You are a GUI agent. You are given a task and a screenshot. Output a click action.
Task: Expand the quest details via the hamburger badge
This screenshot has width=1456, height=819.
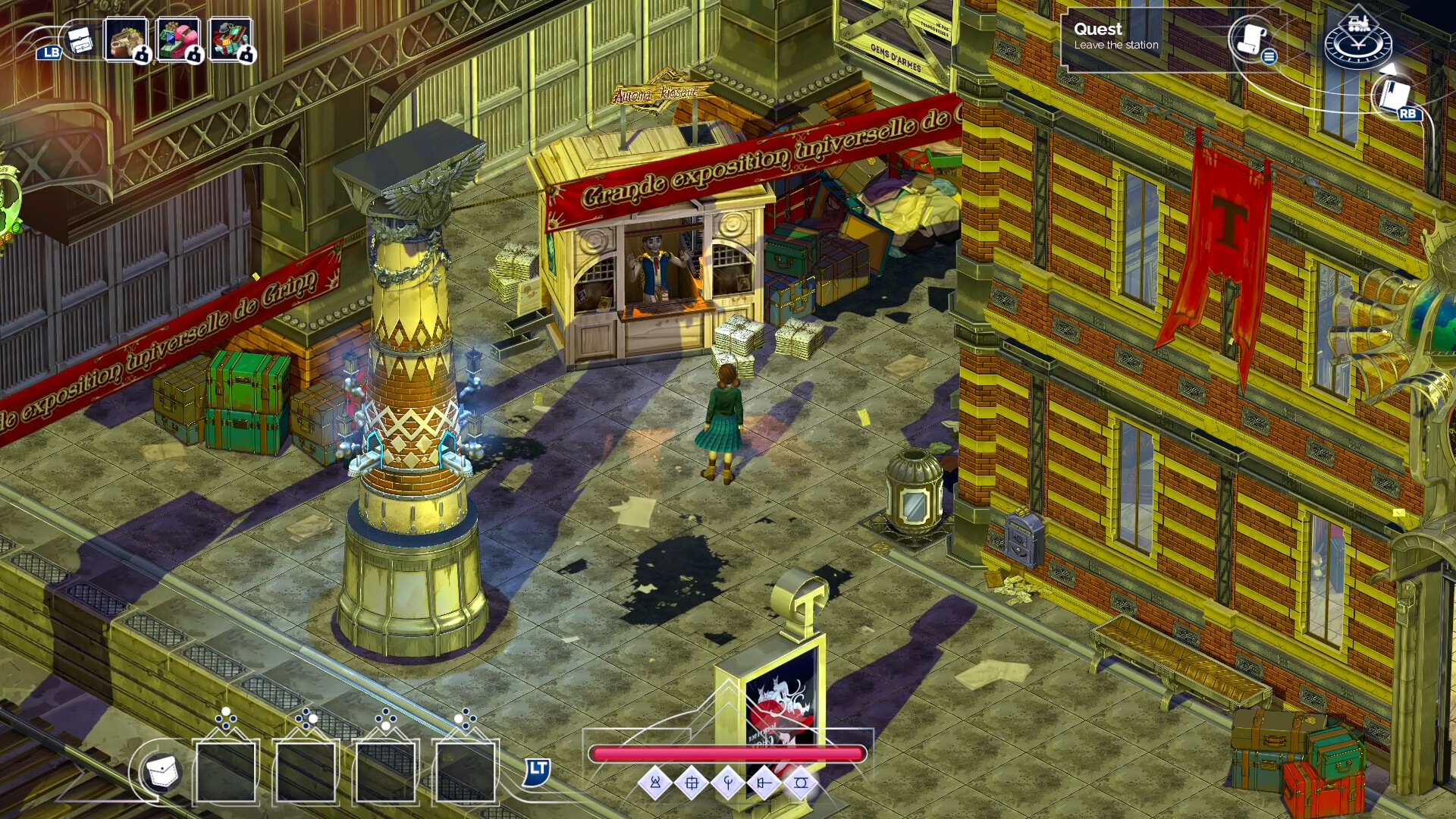pos(1269,58)
